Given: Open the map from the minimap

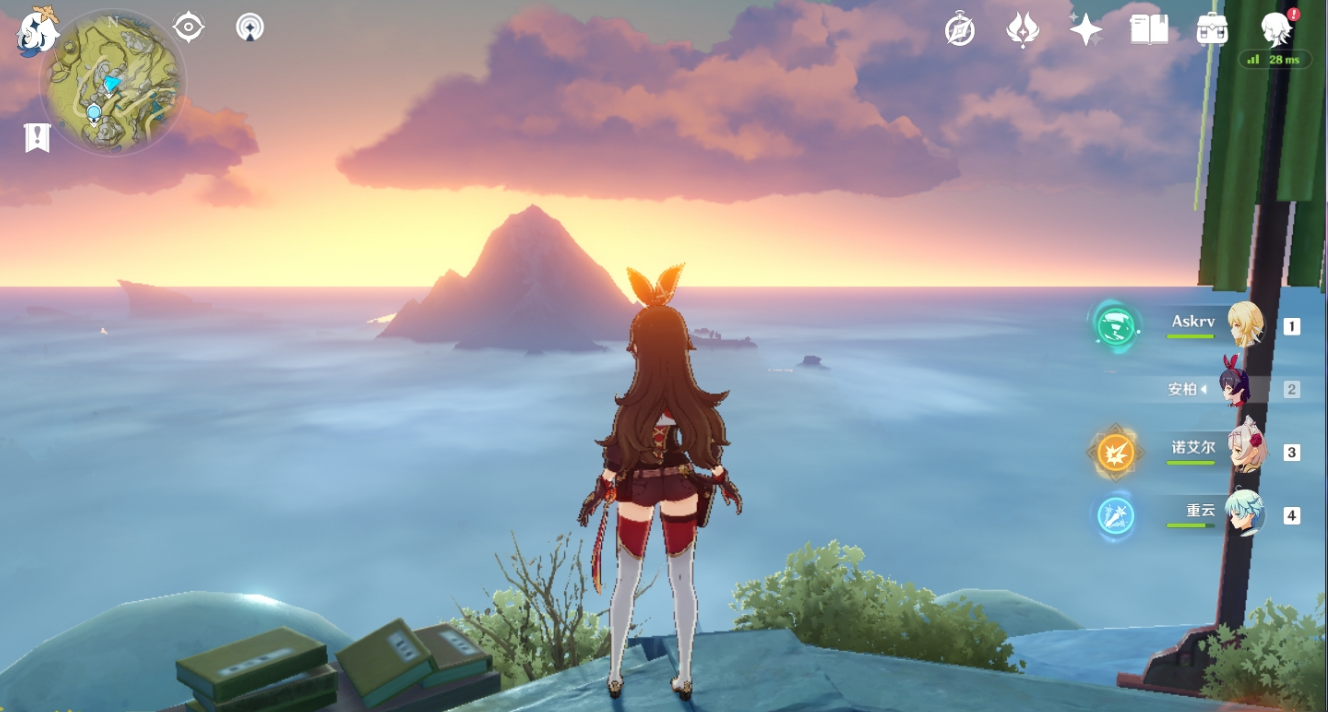Looking at the screenshot, I should 112,82.
